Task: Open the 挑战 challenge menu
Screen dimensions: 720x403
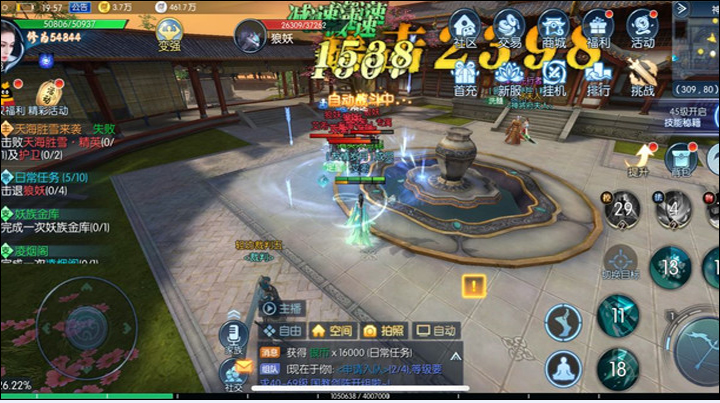Action: (x=642, y=74)
